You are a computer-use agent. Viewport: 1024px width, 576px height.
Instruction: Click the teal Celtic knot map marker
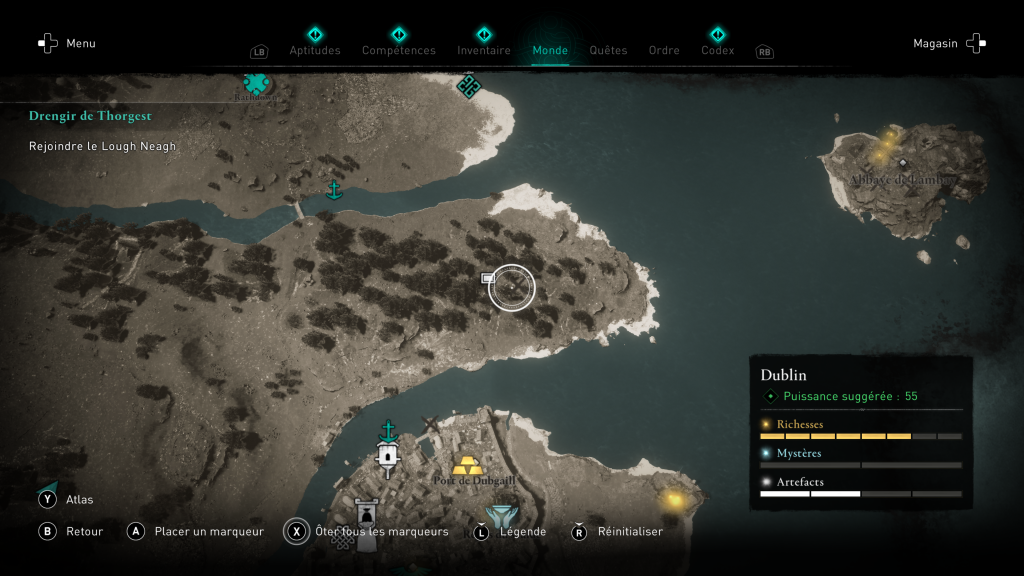[468, 86]
